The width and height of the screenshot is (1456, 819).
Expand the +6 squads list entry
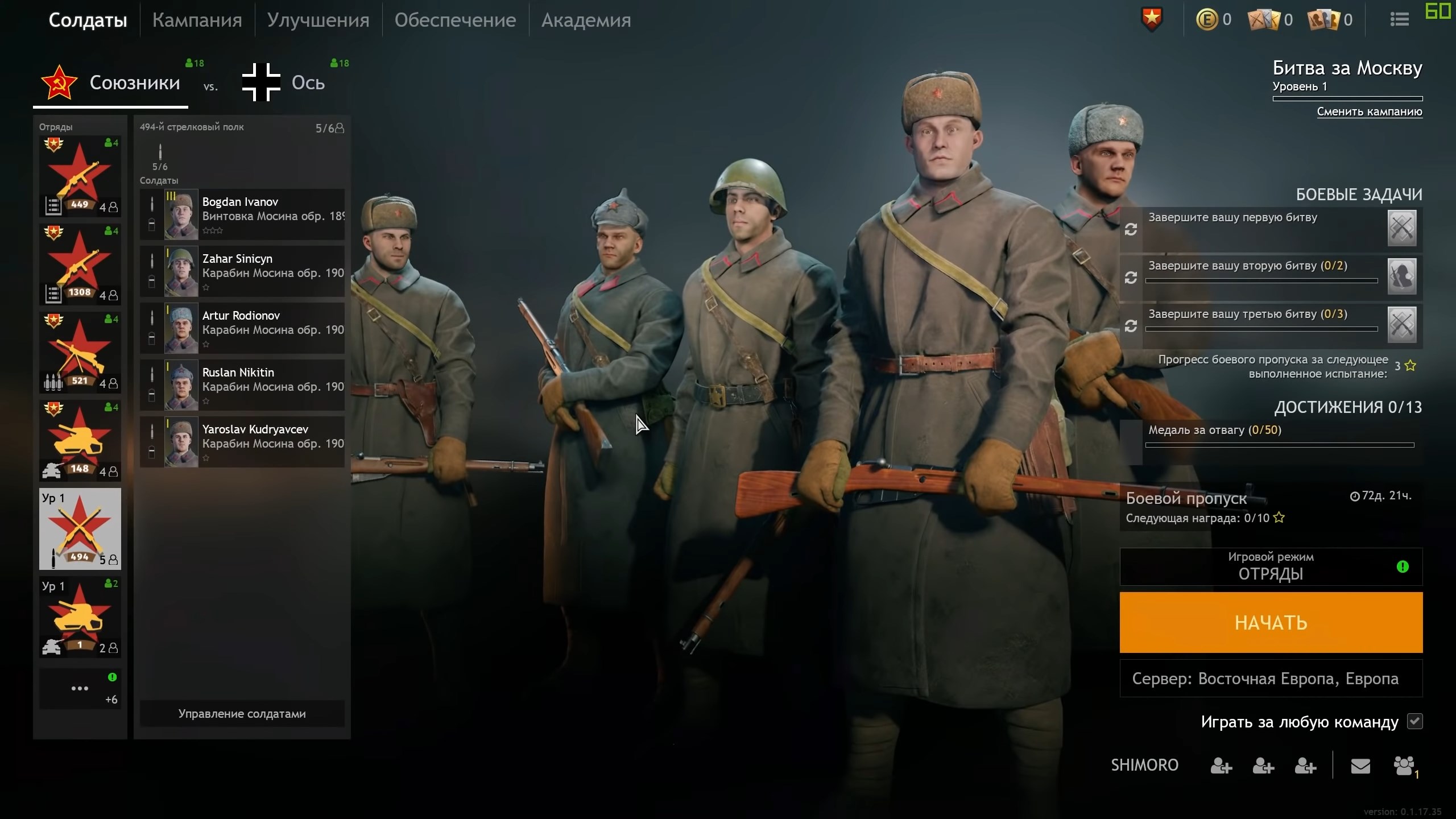pyautogui.click(x=80, y=688)
